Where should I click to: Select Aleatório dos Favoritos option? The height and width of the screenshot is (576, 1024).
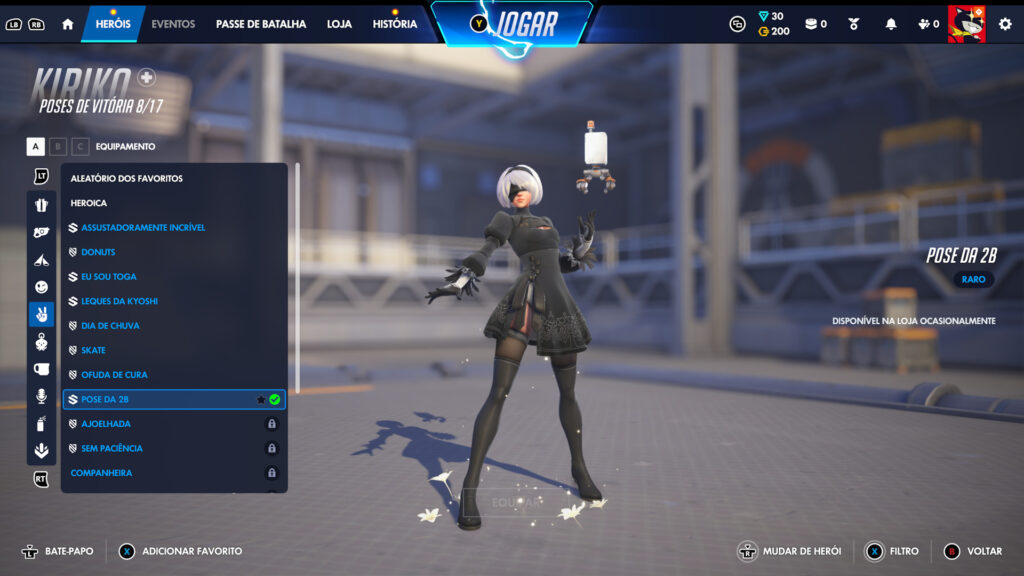[127, 179]
